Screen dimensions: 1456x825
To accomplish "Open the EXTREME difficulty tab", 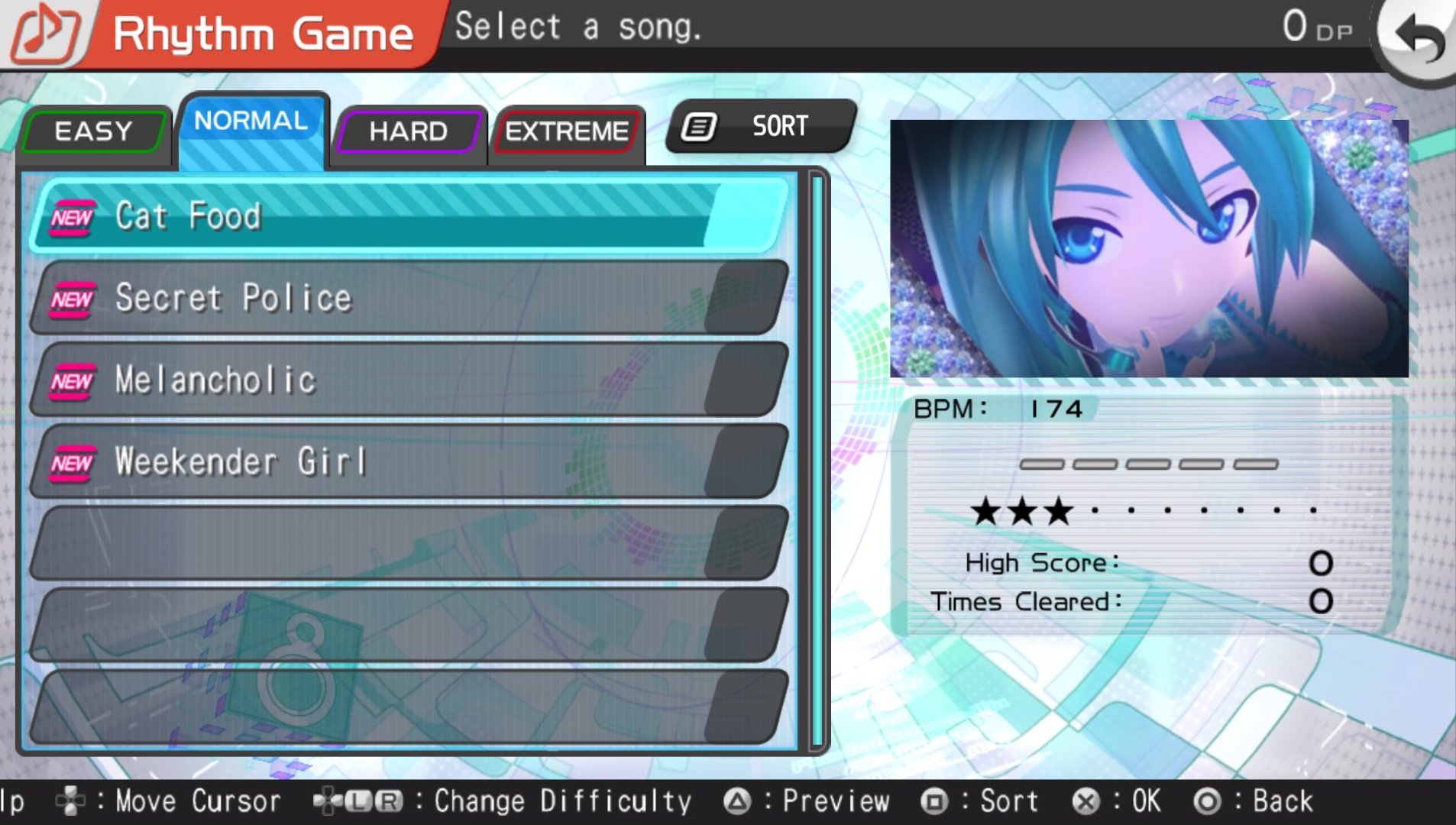I will (567, 131).
